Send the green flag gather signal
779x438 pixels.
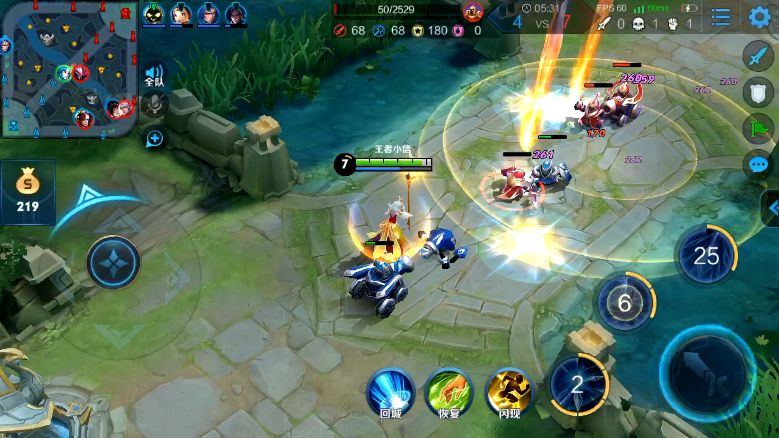[759, 128]
